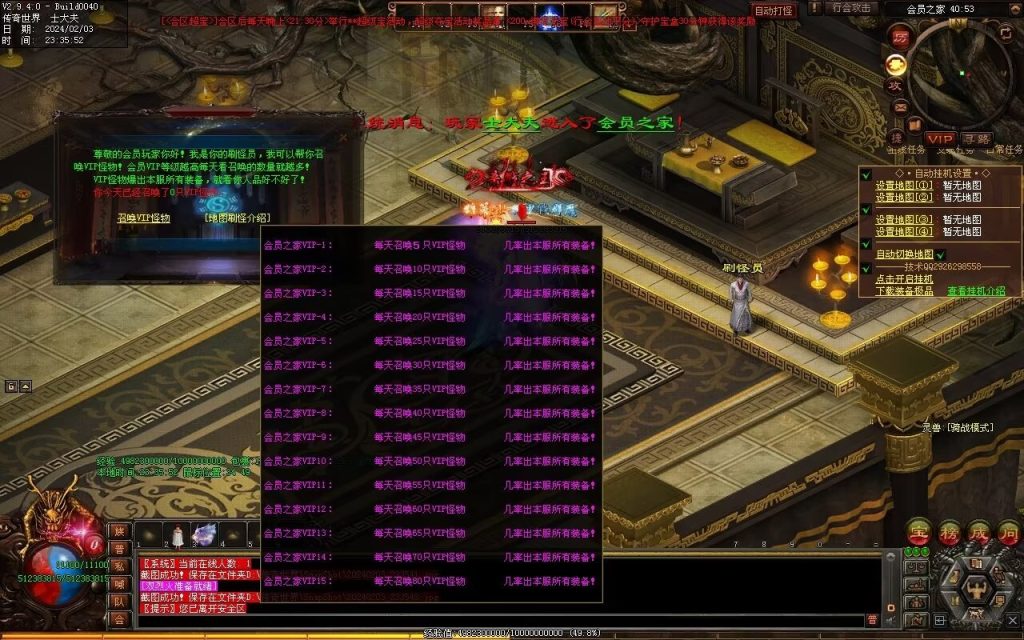Tick the checkbox beside 自动切换地图

941,255
